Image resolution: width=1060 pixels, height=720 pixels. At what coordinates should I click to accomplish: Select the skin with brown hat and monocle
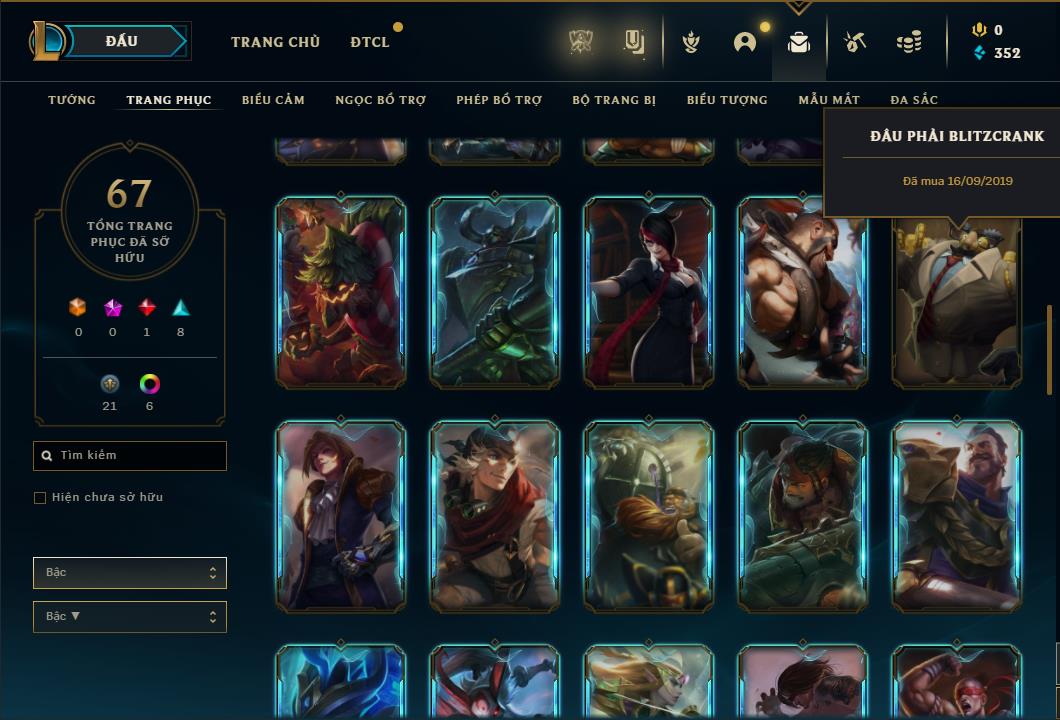click(341, 516)
